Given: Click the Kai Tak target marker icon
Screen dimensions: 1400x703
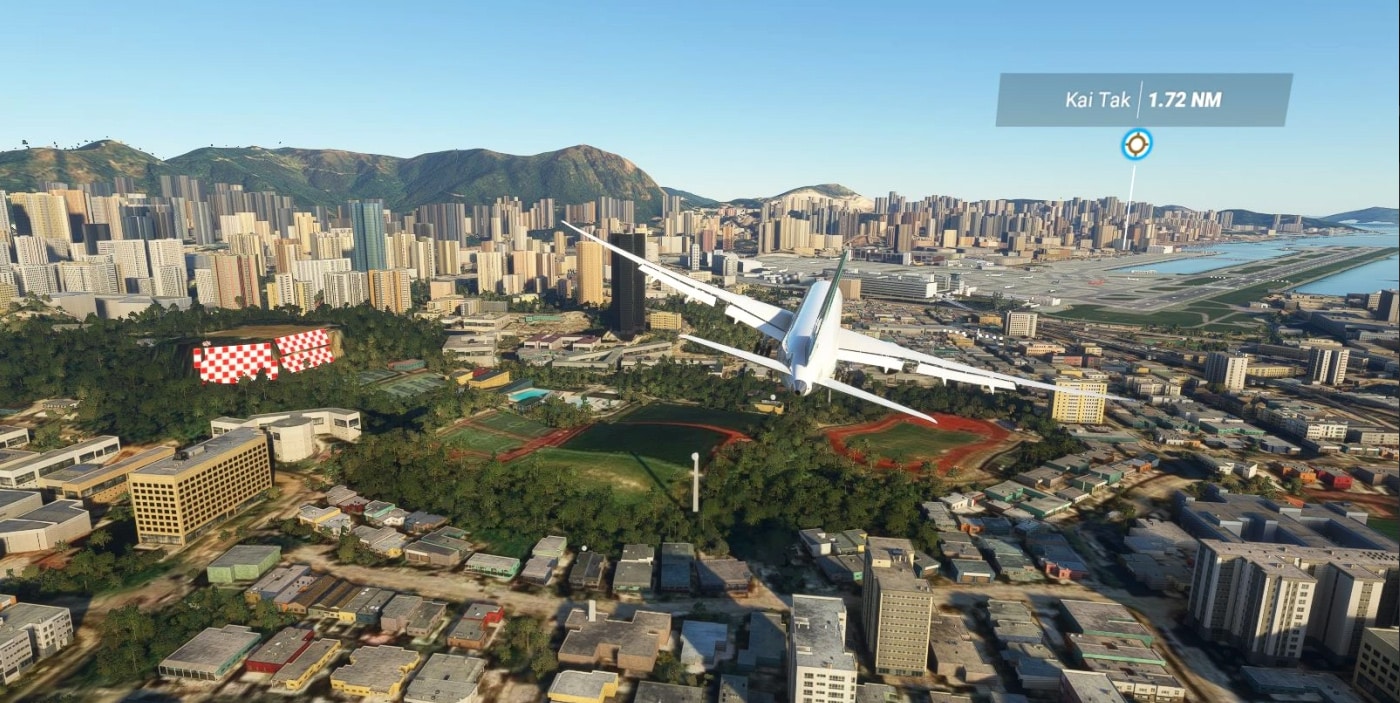Looking at the screenshot, I should tap(1136, 145).
